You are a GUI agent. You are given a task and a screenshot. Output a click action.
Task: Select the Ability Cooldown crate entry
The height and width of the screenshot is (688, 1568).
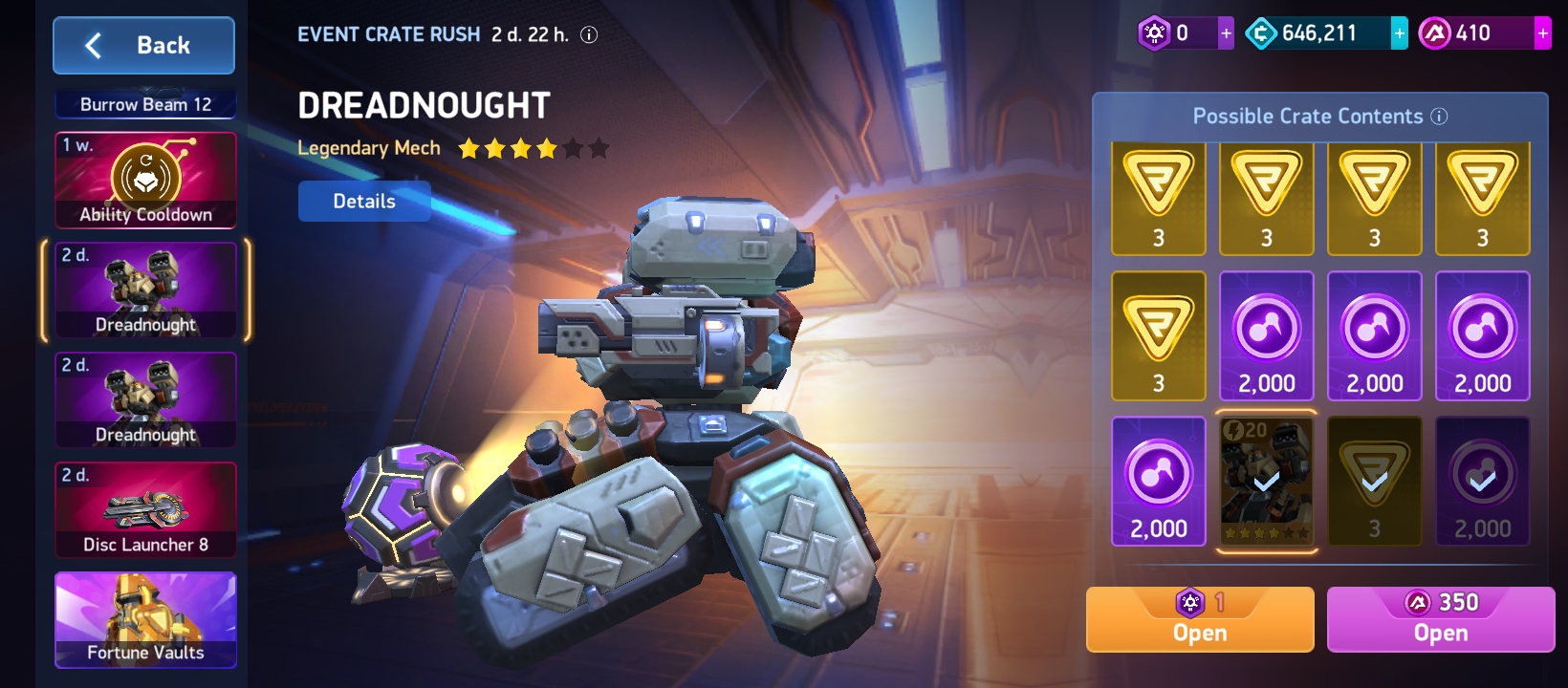pyautogui.click(x=145, y=181)
